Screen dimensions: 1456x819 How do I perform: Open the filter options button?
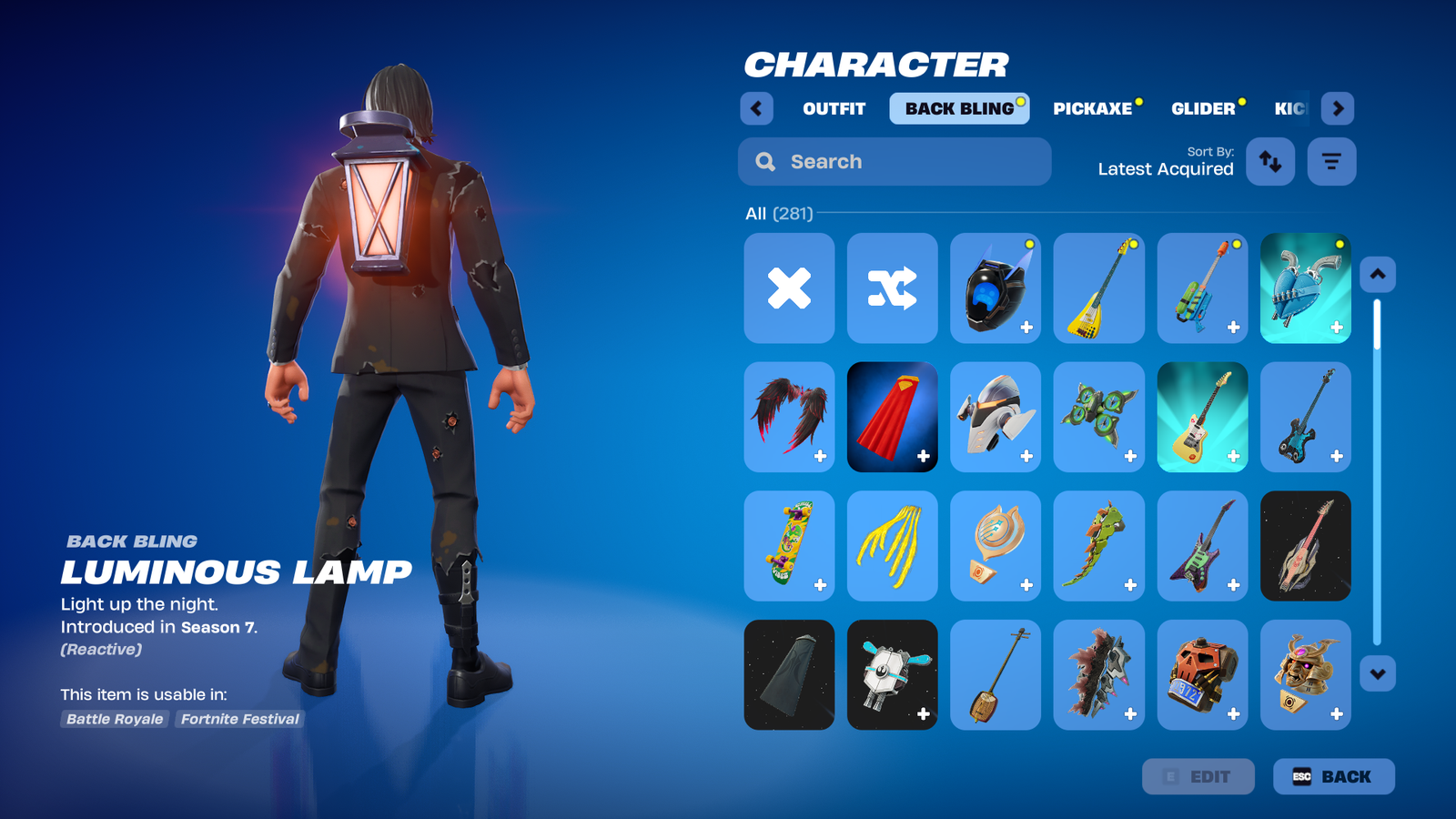[x=1331, y=162]
